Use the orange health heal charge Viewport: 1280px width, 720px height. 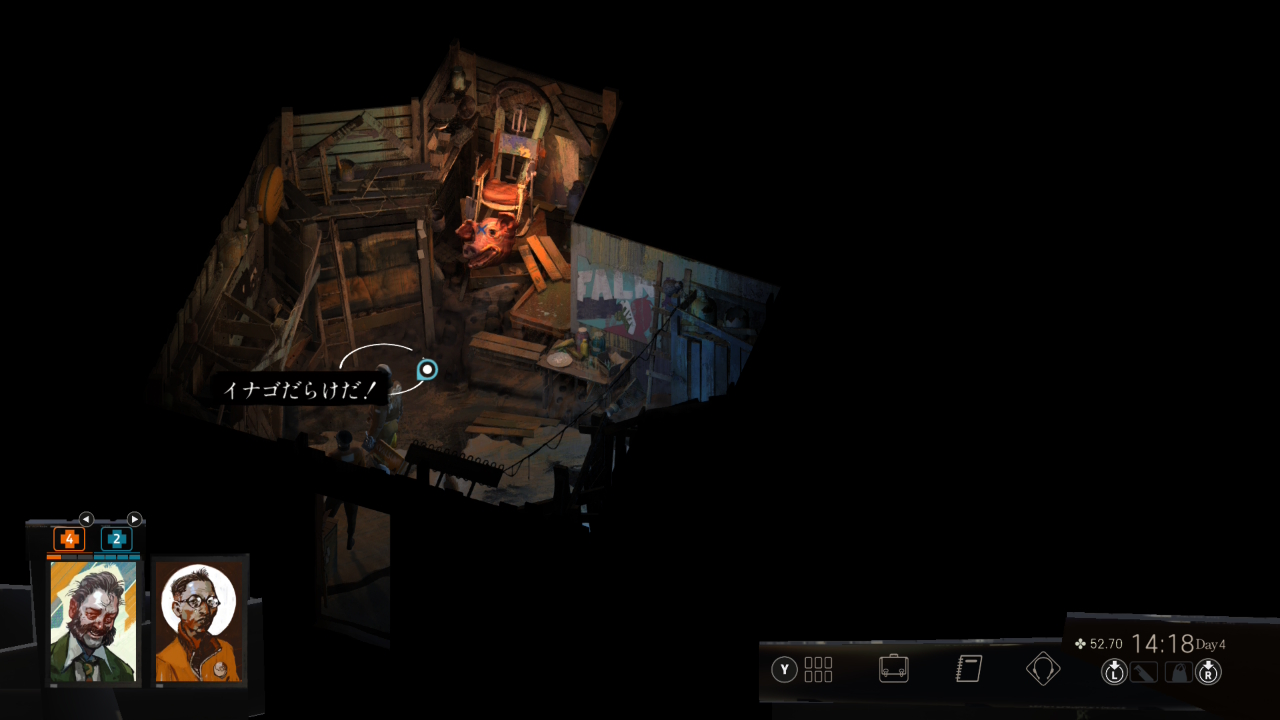pyautogui.click(x=69, y=539)
